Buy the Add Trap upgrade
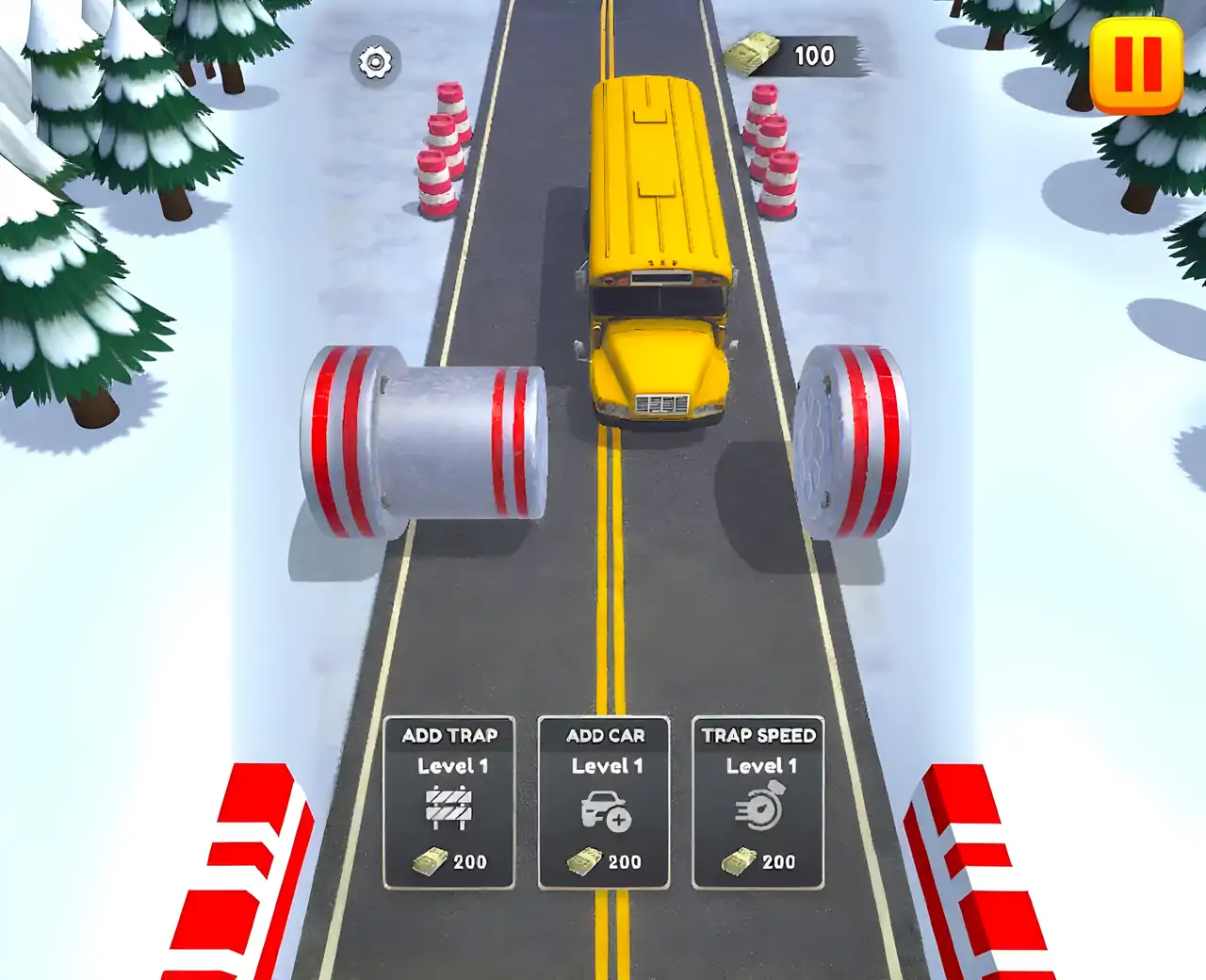Screen dimensions: 1206x980 [449, 802]
